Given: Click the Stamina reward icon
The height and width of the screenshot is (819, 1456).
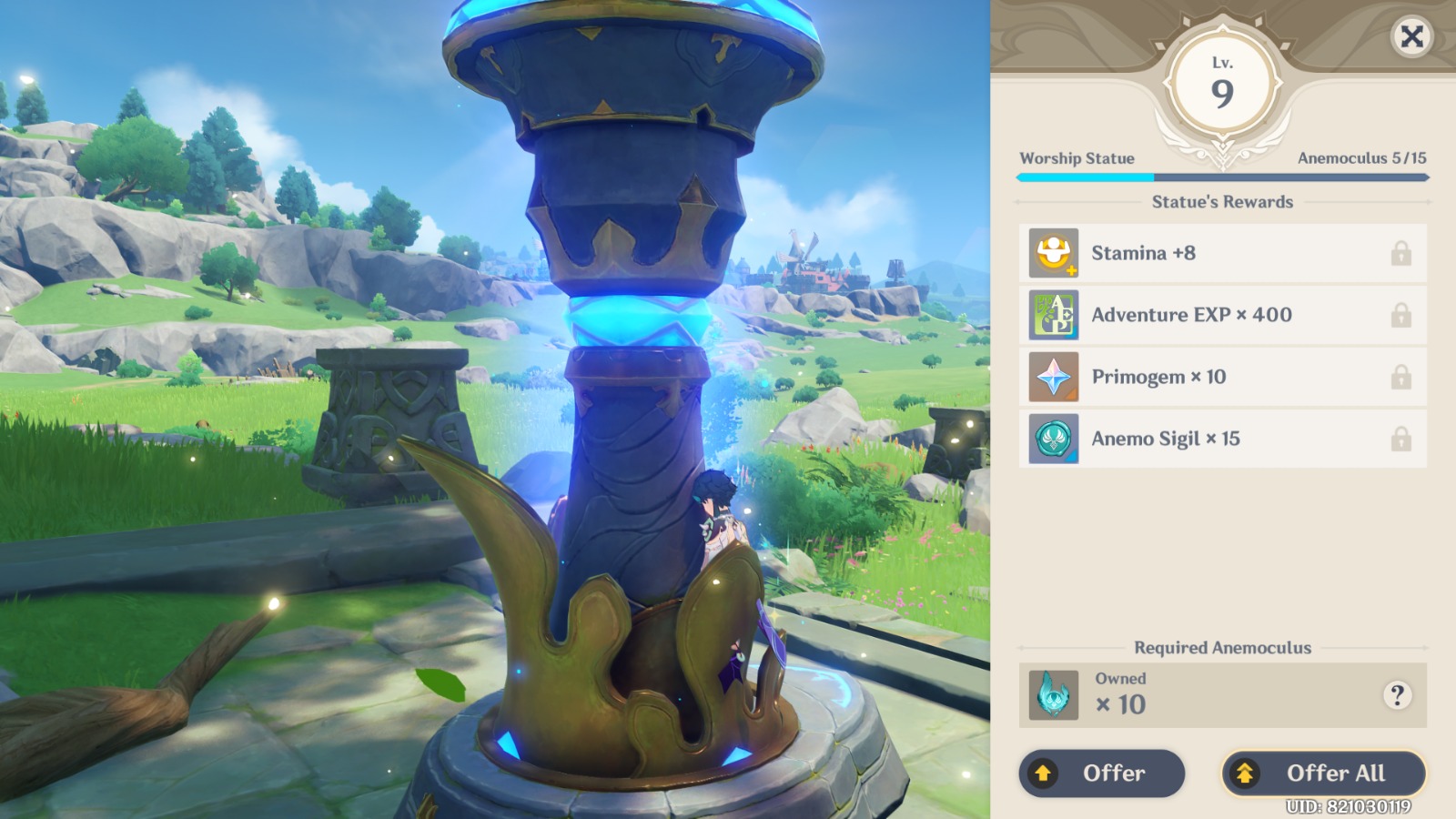Looking at the screenshot, I should point(1053,253).
